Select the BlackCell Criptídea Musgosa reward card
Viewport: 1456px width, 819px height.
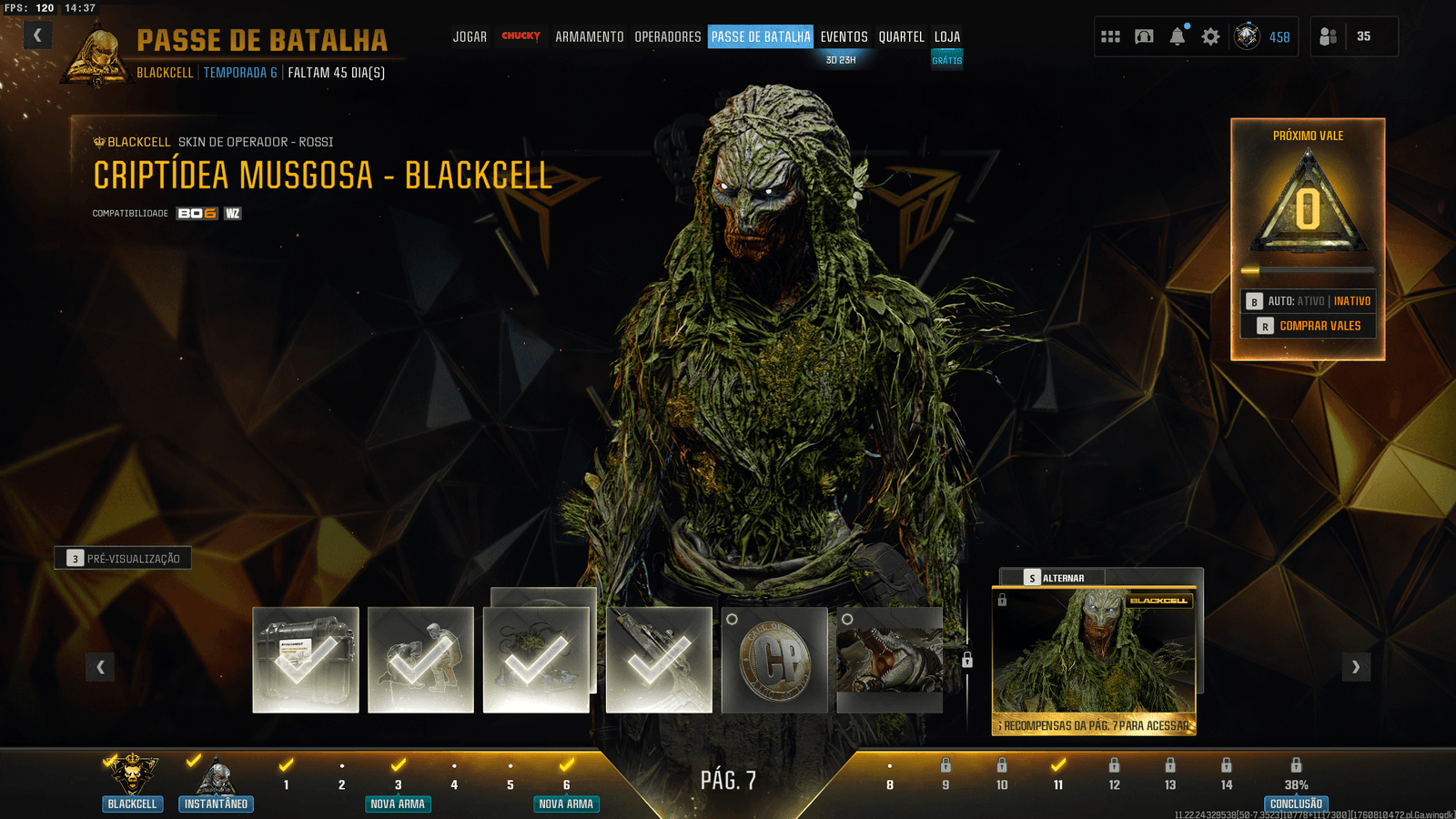pos(1094,660)
